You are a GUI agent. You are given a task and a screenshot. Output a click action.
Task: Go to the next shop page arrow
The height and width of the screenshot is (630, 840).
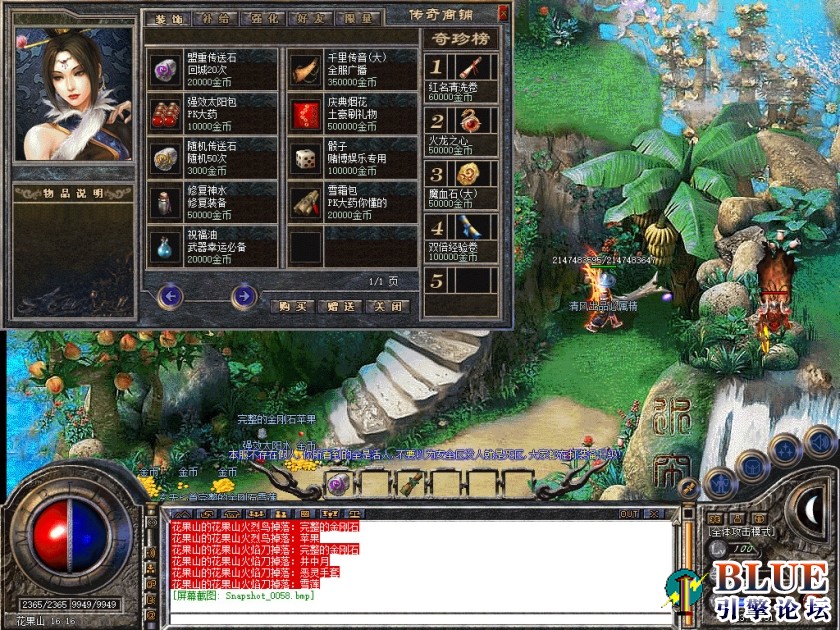pyautogui.click(x=243, y=295)
